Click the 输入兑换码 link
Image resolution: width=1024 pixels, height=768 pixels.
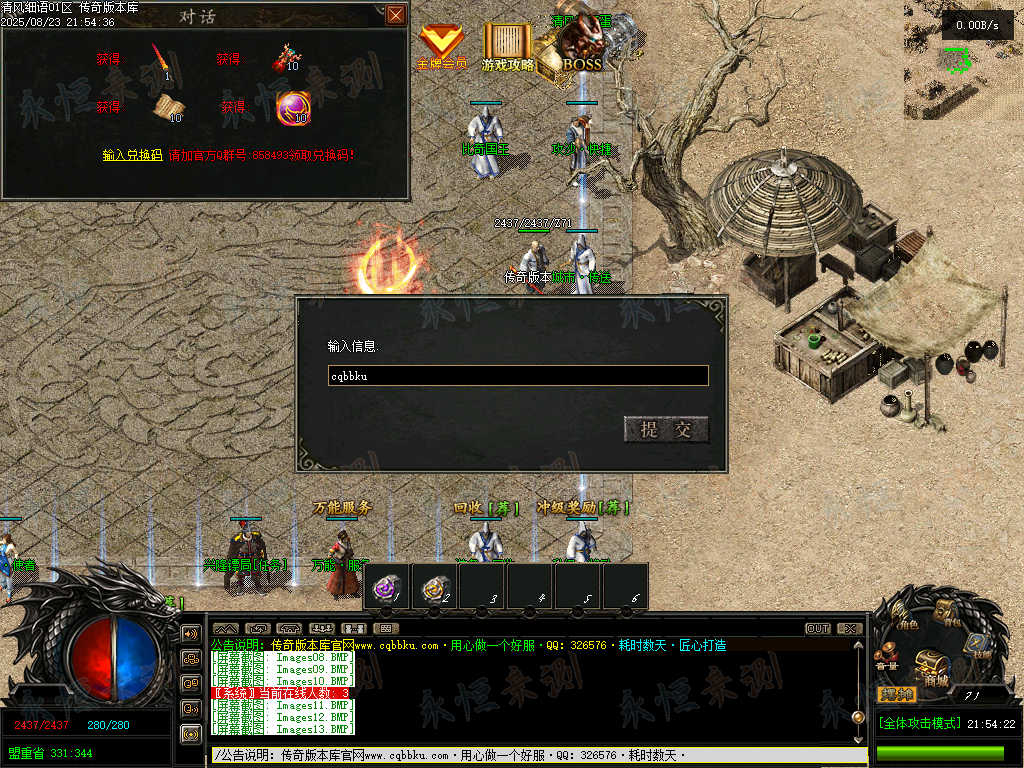click(x=132, y=156)
